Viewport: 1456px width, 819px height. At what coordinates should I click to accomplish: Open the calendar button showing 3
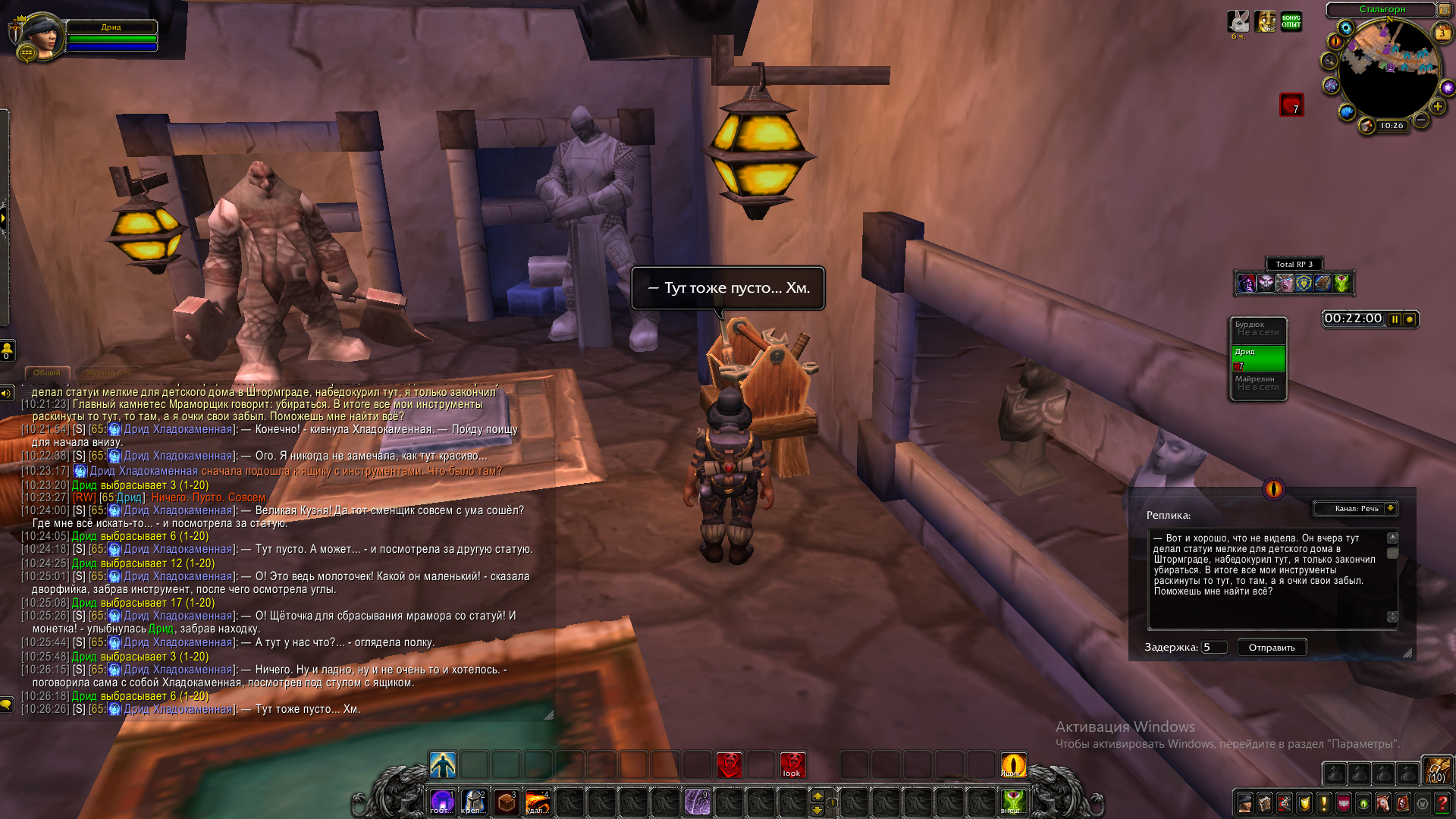coord(1442,33)
